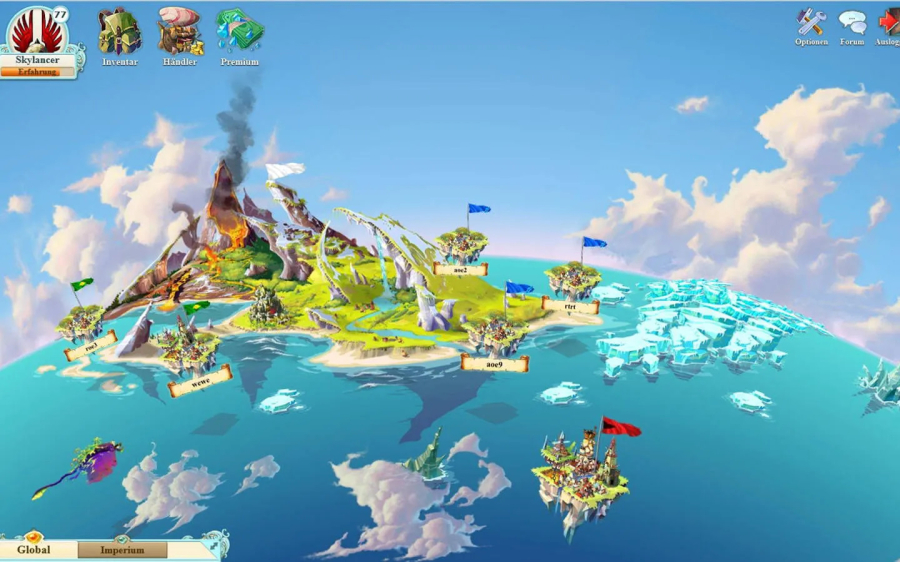Click the Skylancer player emblem
This screenshot has height=562, width=900.
pos(37,31)
